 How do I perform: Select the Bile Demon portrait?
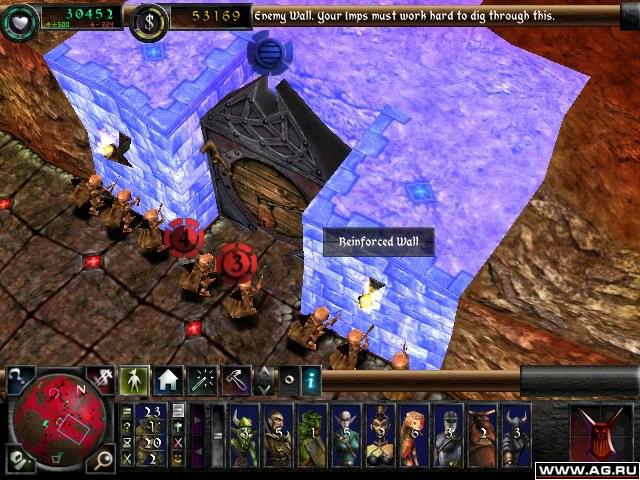coord(481,437)
